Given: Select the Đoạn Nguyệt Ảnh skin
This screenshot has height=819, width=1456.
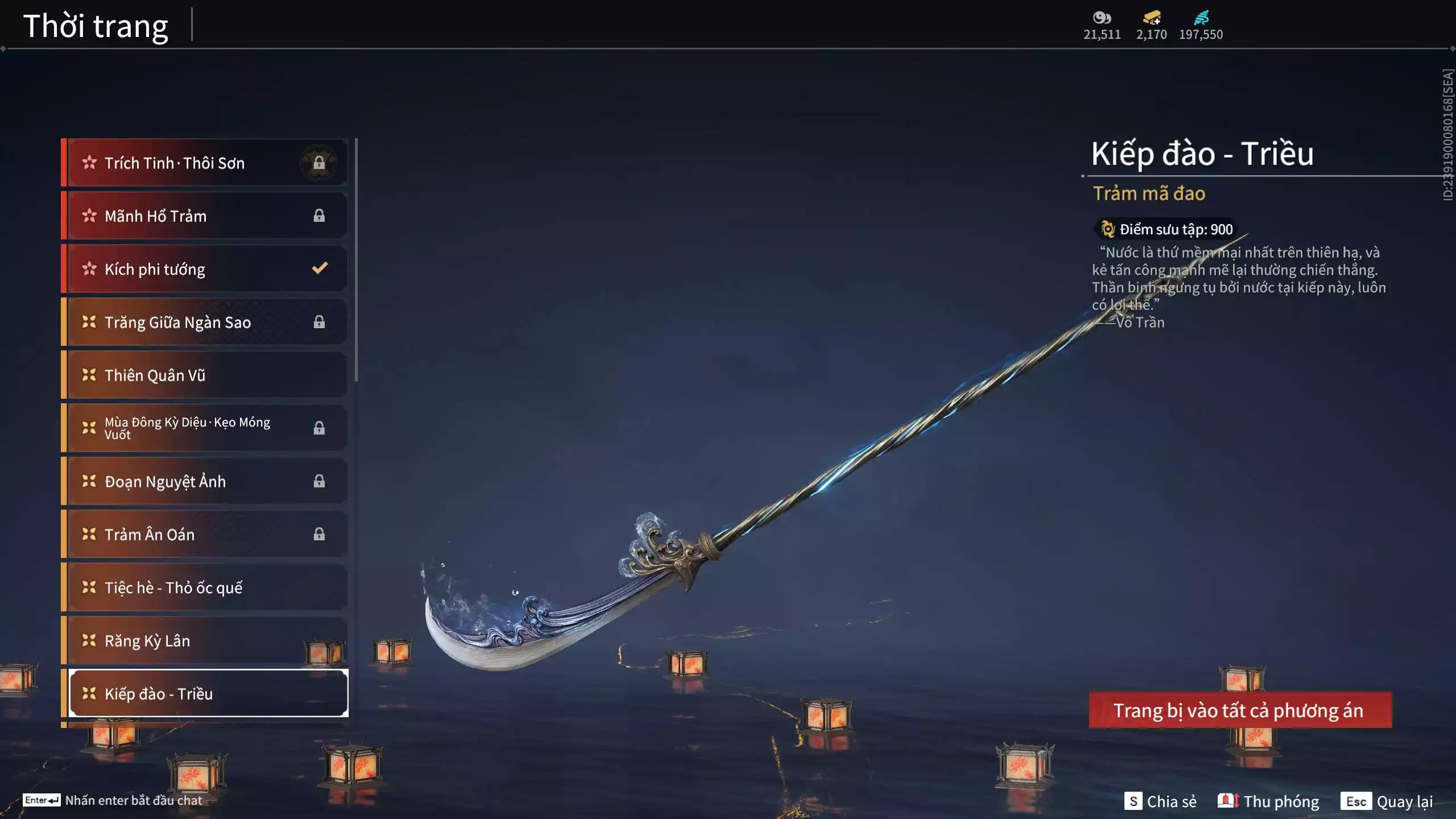Looking at the screenshot, I should coord(205,482).
